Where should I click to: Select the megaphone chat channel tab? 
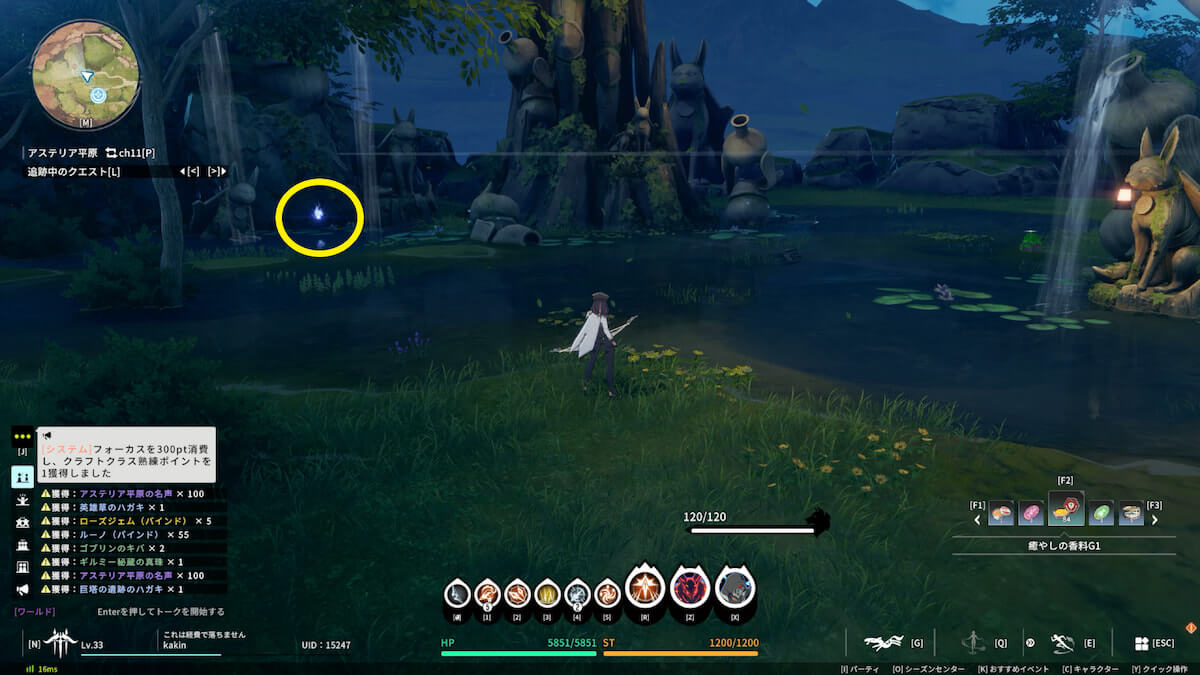click(x=22, y=589)
